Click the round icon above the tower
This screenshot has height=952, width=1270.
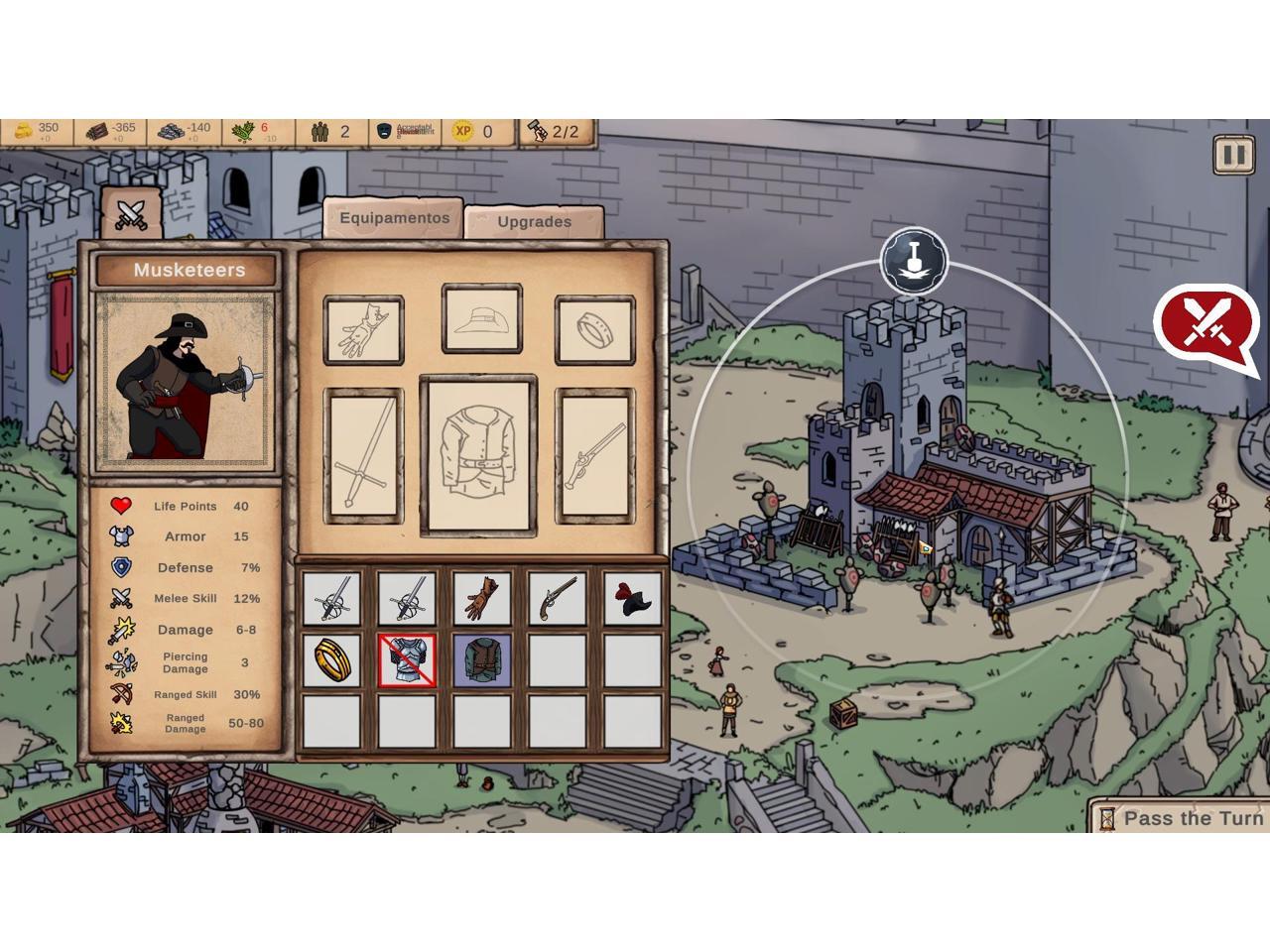pyautogui.click(x=914, y=262)
